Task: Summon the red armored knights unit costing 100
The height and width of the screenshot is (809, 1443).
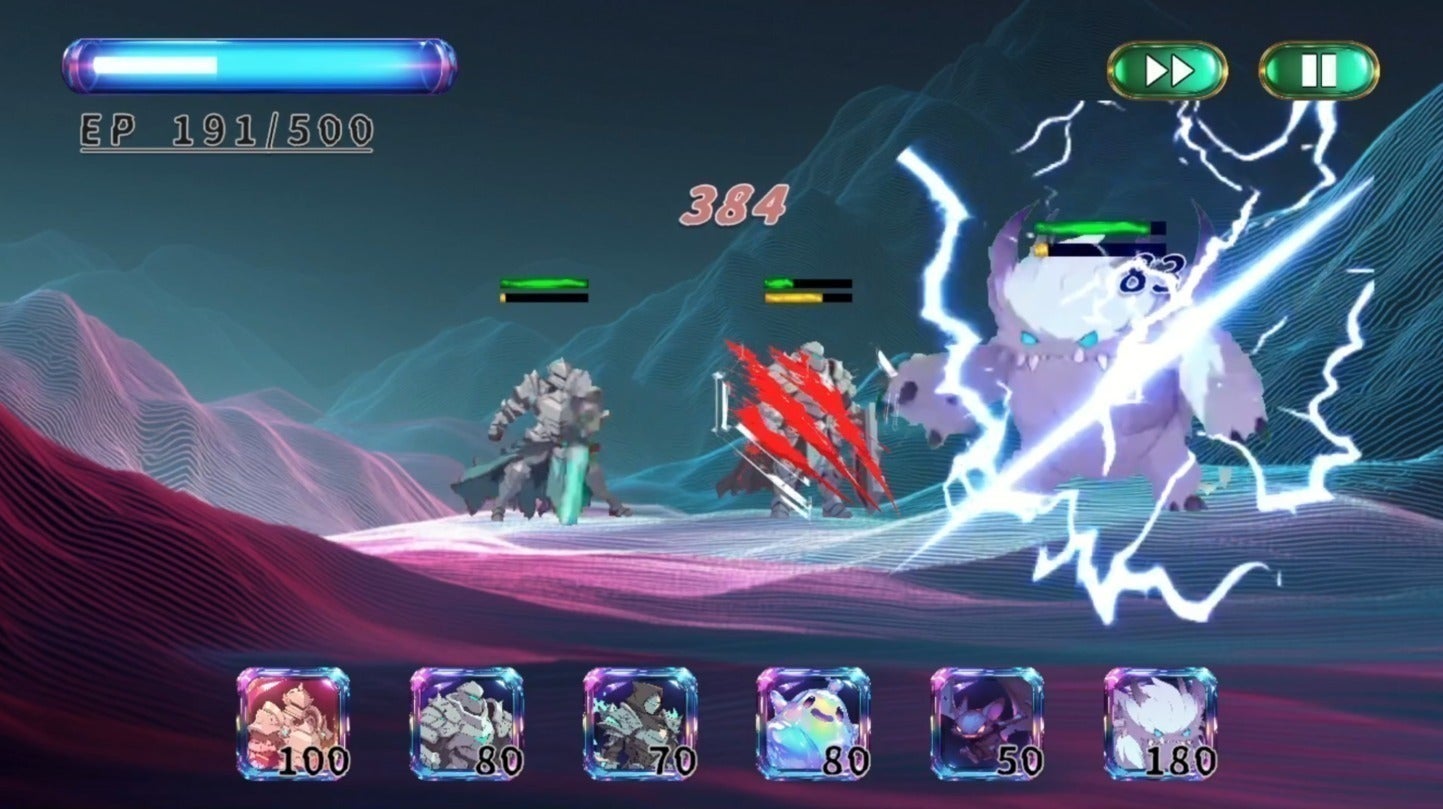Action: (x=293, y=724)
